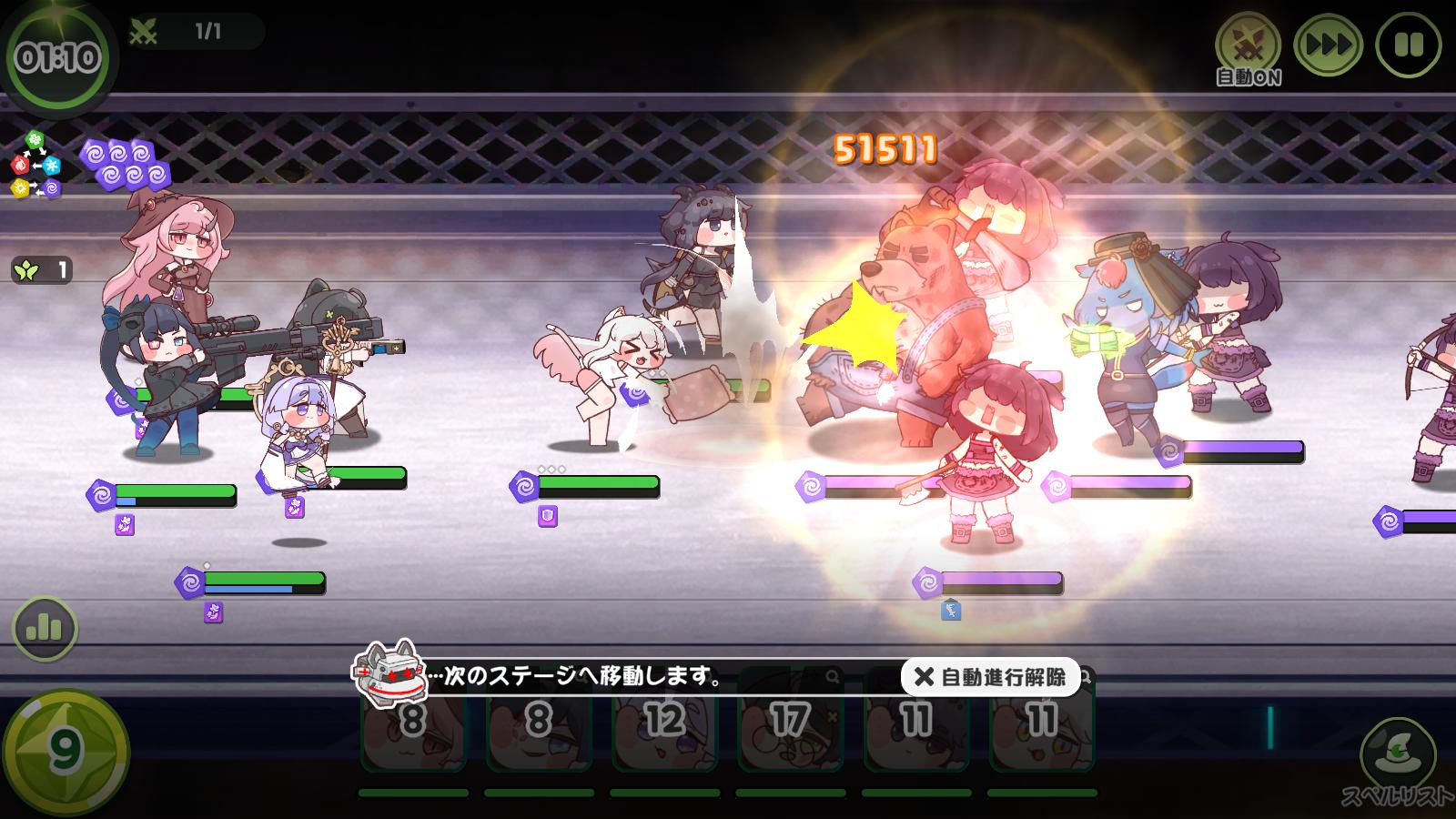Image resolution: width=1456 pixels, height=819 pixels.
Task: Activate the fast-forward speed button
Action: 1328,45
